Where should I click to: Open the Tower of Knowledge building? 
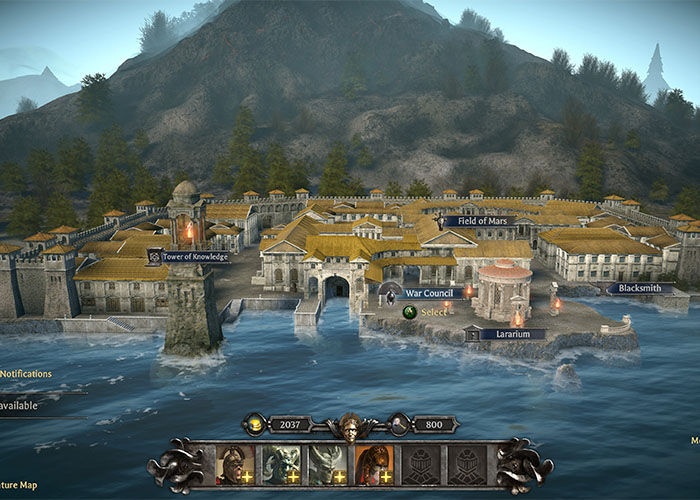(188, 257)
